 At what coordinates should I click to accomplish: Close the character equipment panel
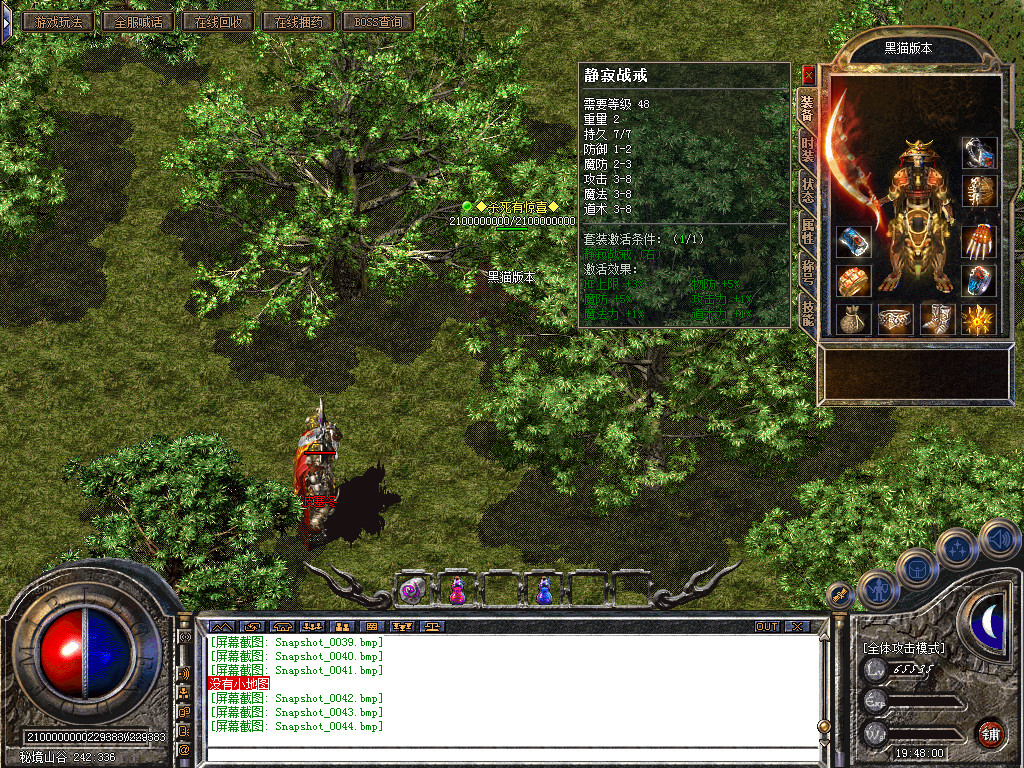[x=808, y=74]
